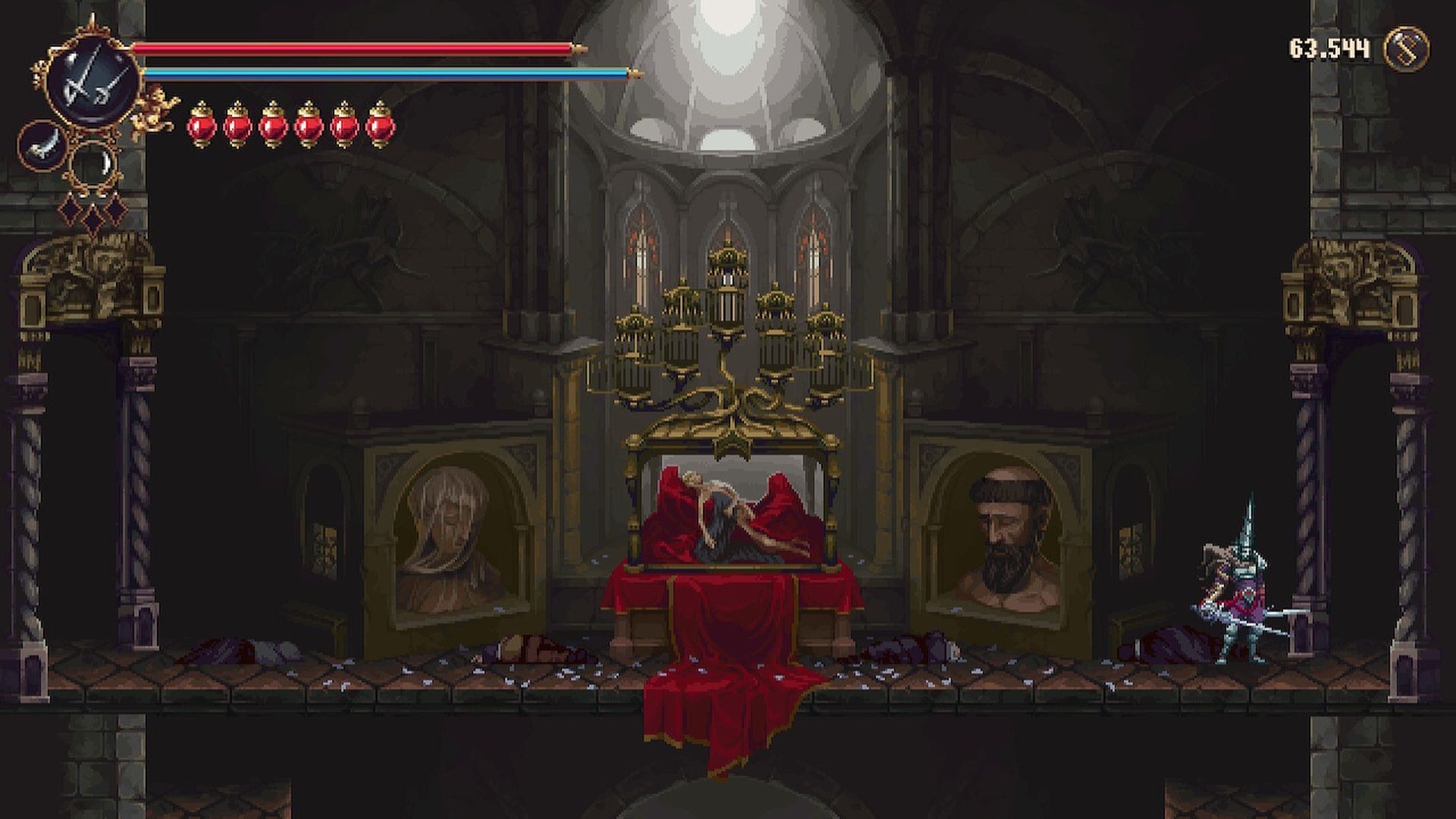Select the third bile flask from left
Image resolution: width=1456 pixels, height=819 pixels.
click(x=272, y=126)
